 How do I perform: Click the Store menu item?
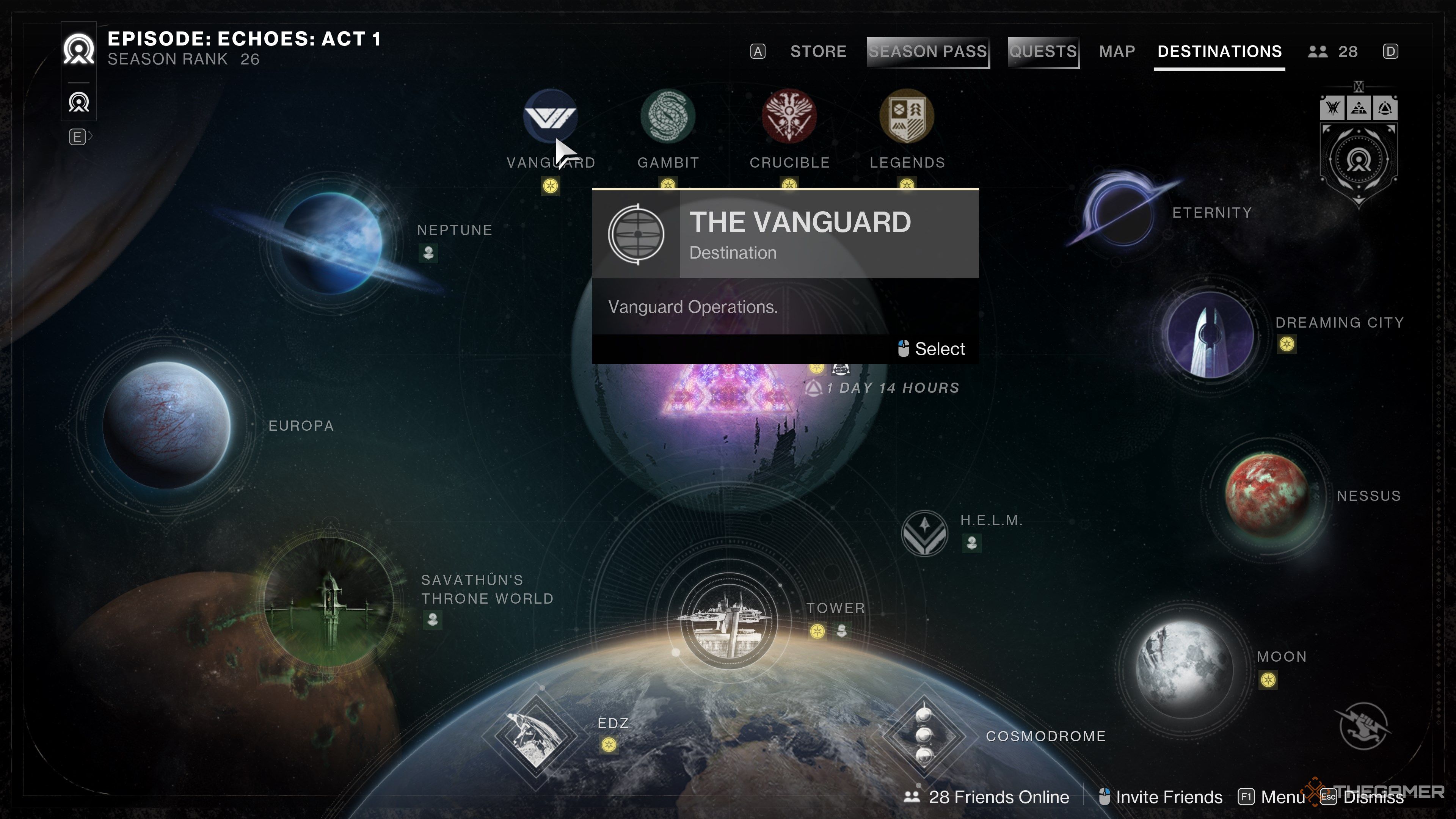(819, 52)
